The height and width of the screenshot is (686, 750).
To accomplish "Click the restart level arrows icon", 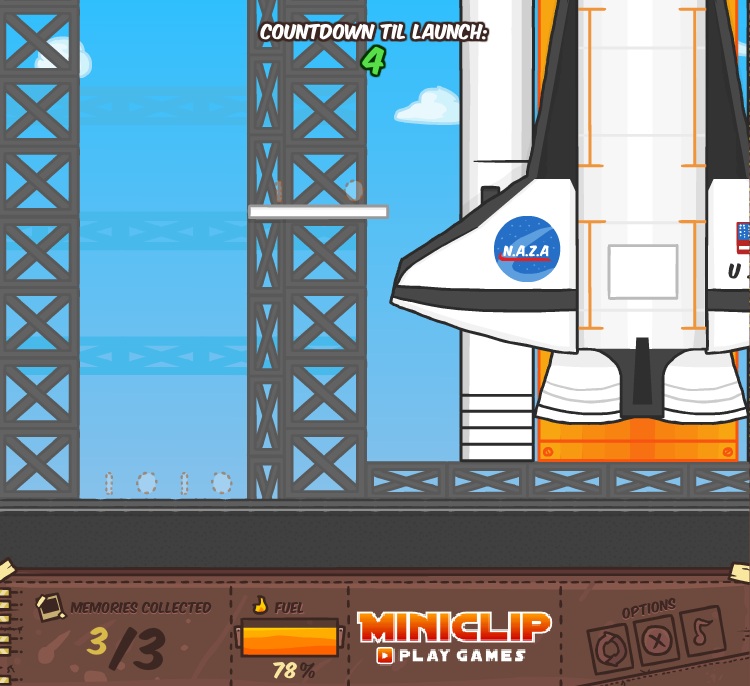I will point(609,649).
